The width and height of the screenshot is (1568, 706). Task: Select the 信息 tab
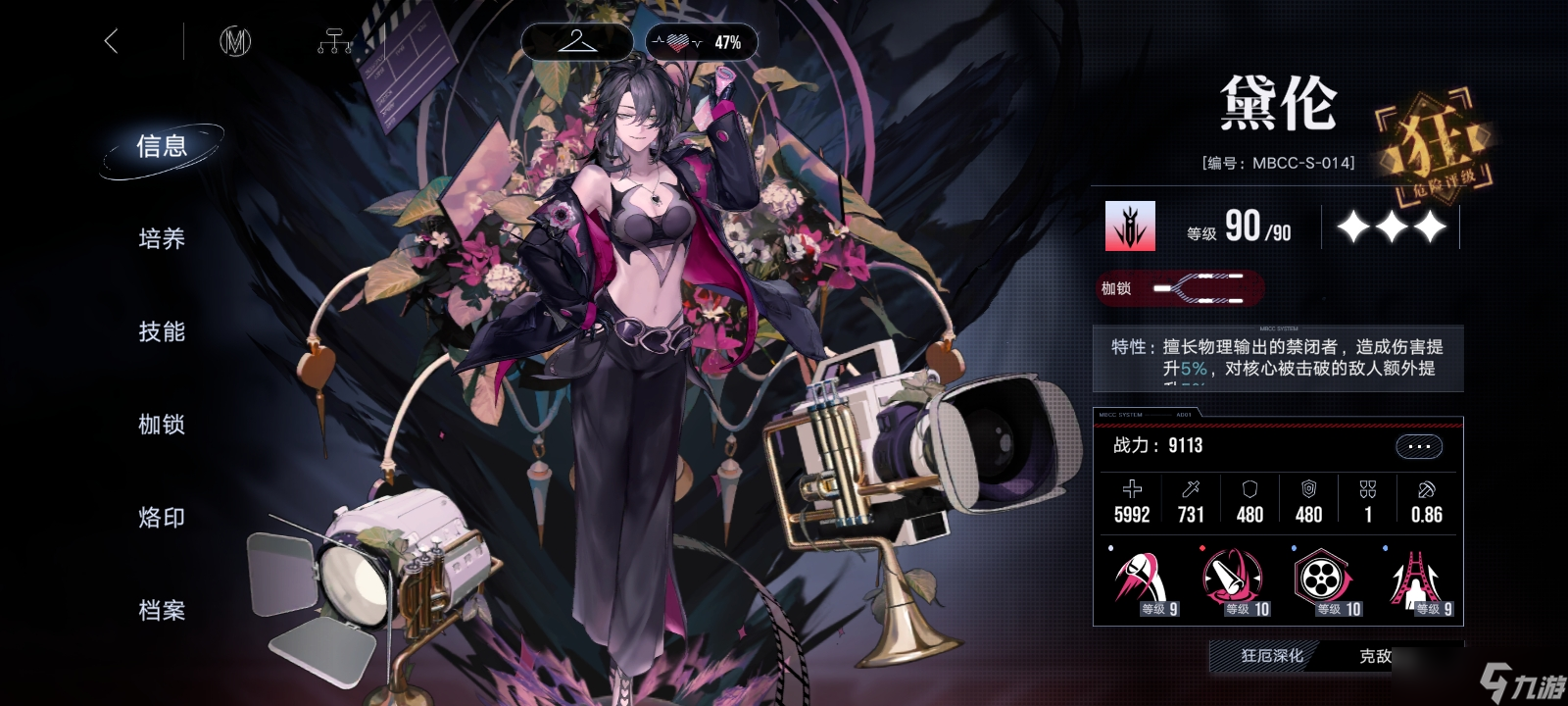pyautogui.click(x=162, y=147)
